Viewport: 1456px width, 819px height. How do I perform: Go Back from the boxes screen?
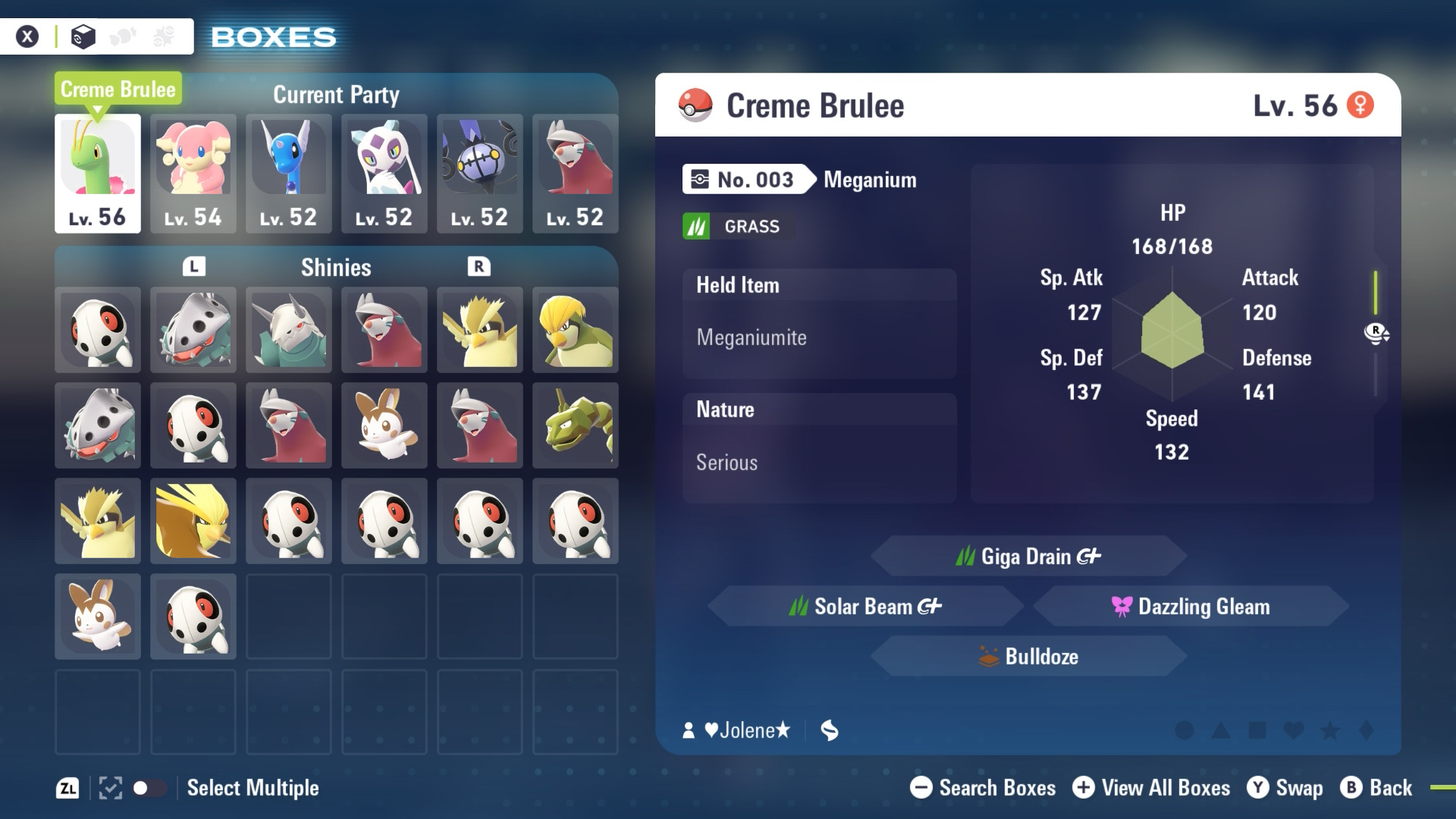pyautogui.click(x=1376, y=788)
